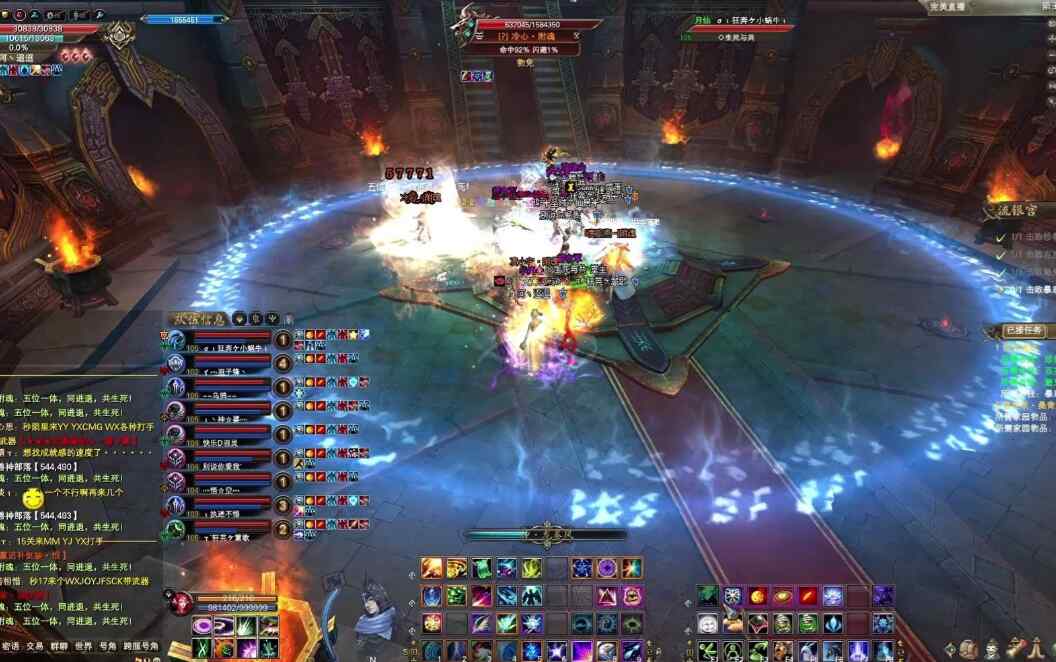Click the red-haired pet portrait
Image resolution: width=1056 pixels, height=662 pixels.
tap(183, 603)
